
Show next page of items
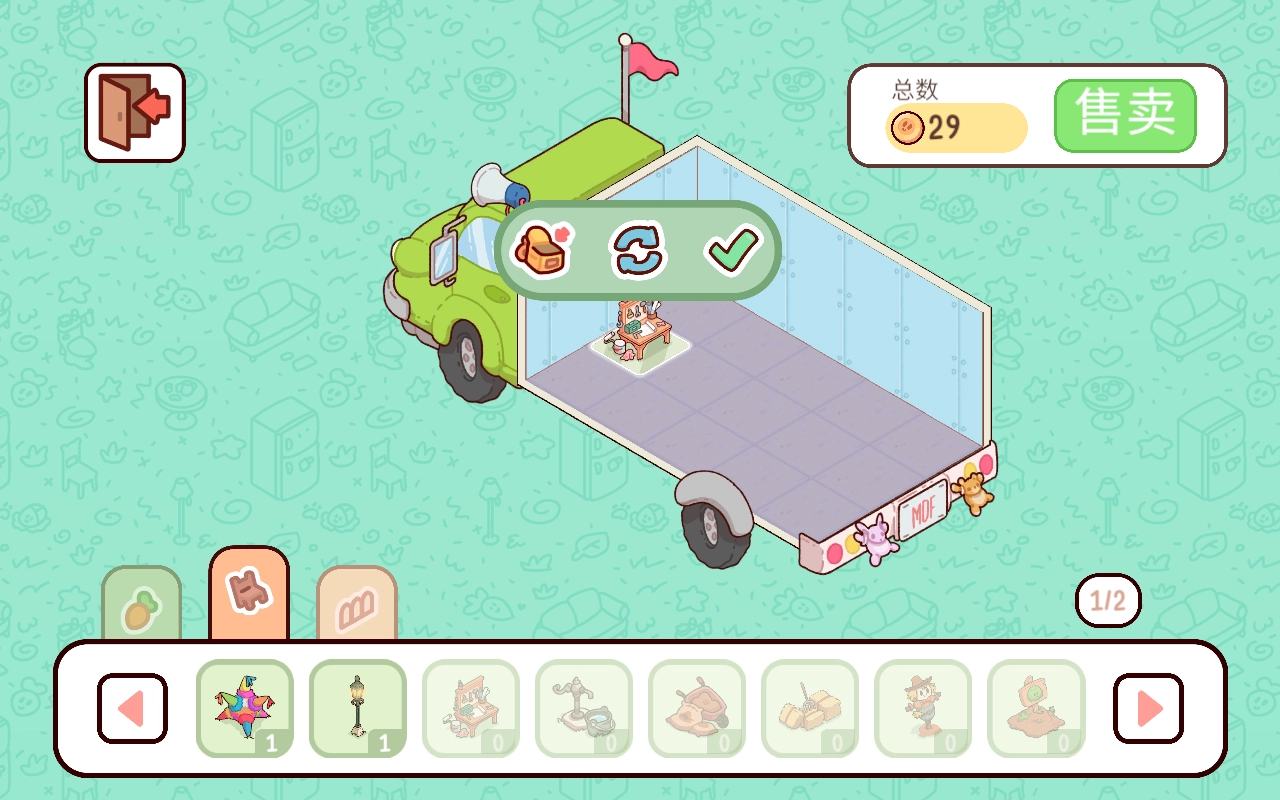pyautogui.click(x=1148, y=708)
